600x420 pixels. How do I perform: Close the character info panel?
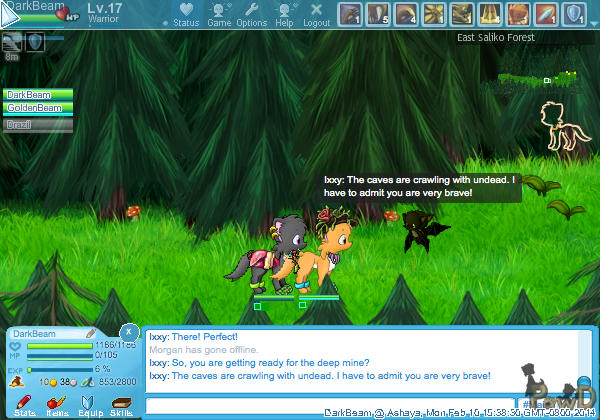pos(128,331)
